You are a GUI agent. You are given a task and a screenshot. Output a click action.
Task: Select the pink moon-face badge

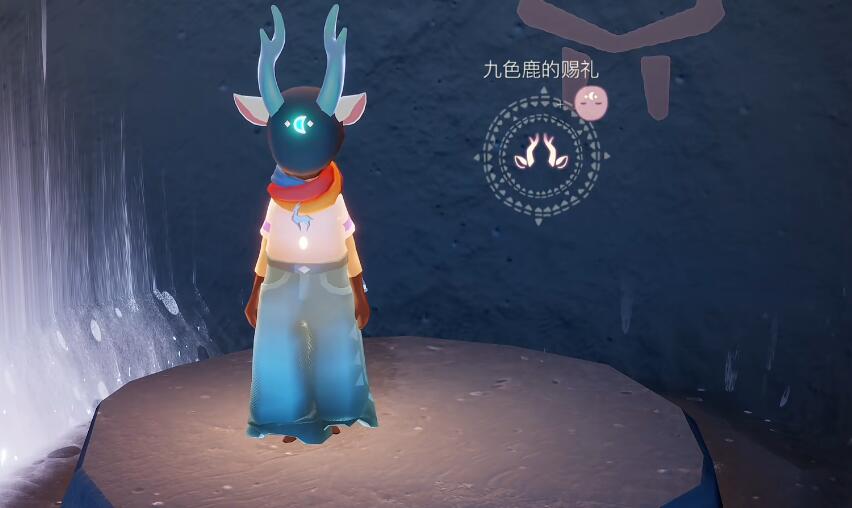pos(591,100)
